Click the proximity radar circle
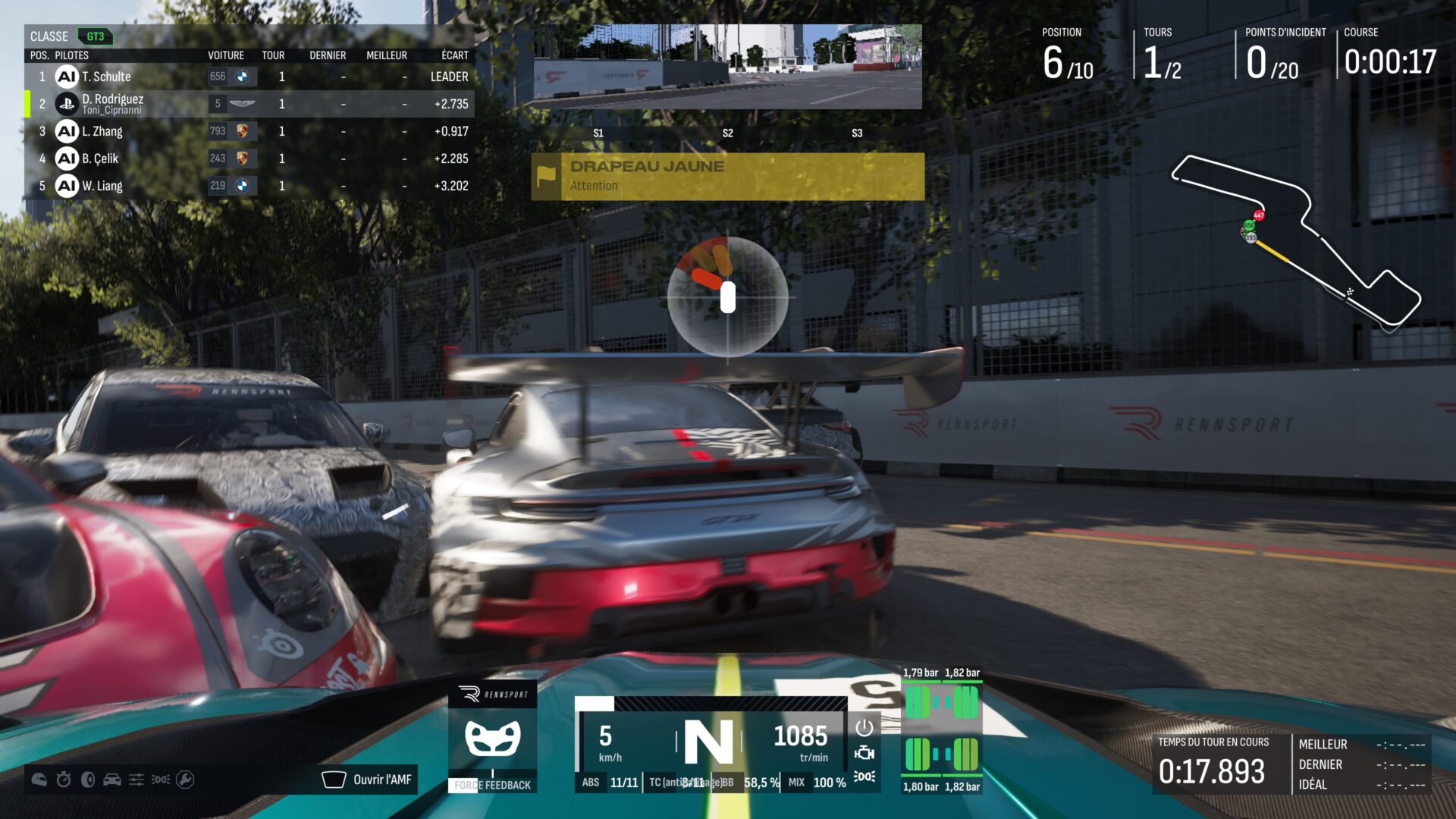 (x=728, y=297)
